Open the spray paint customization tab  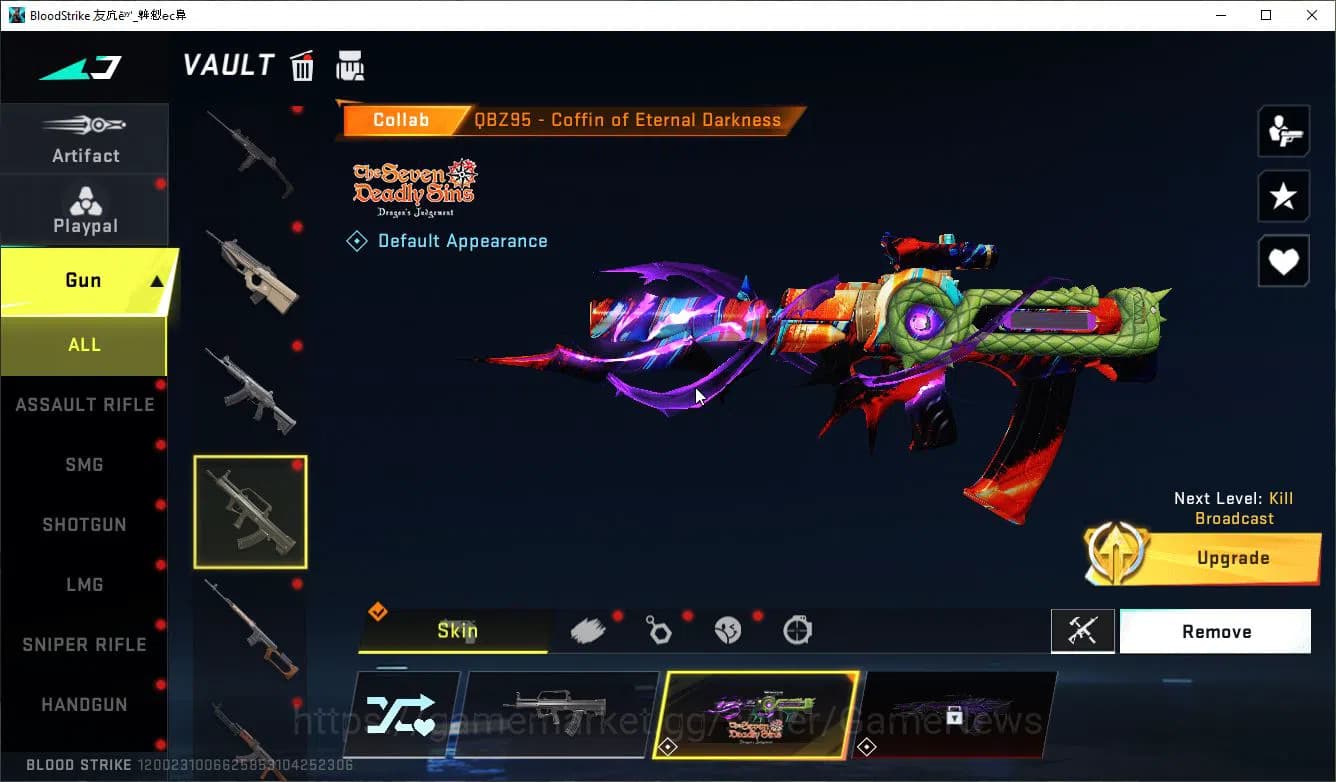click(x=589, y=629)
